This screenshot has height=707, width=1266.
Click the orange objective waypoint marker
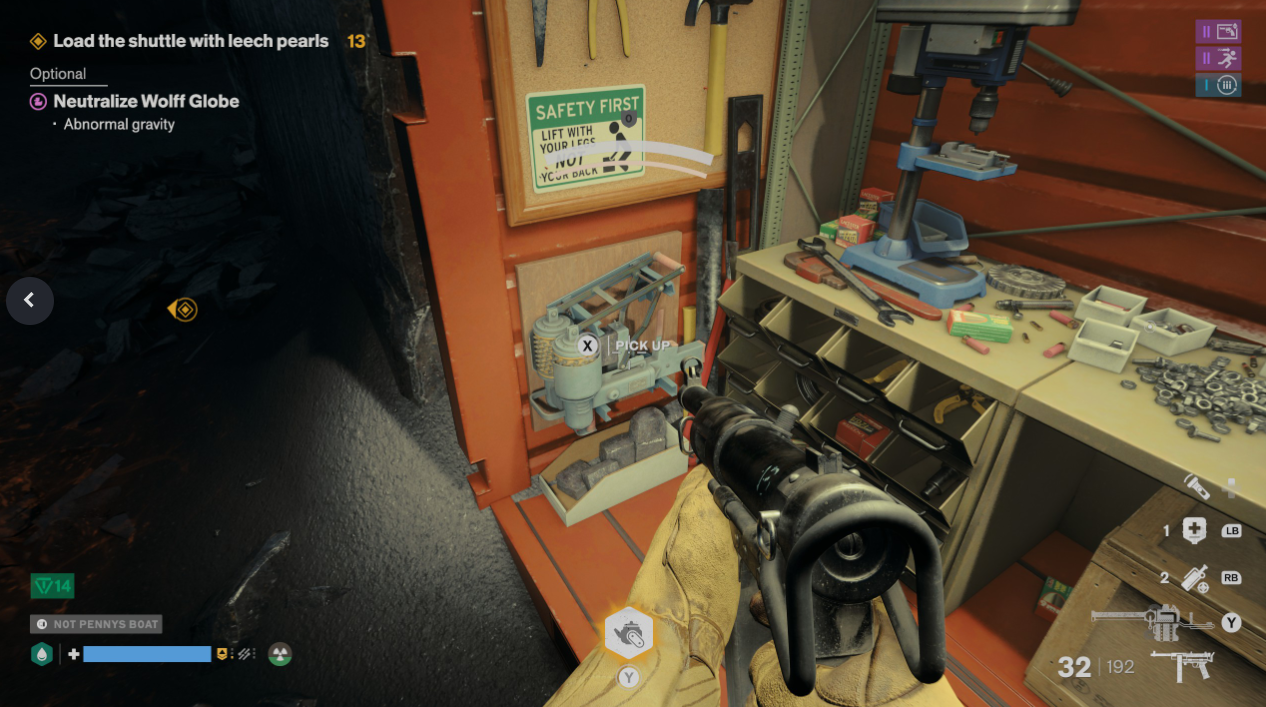(x=183, y=310)
